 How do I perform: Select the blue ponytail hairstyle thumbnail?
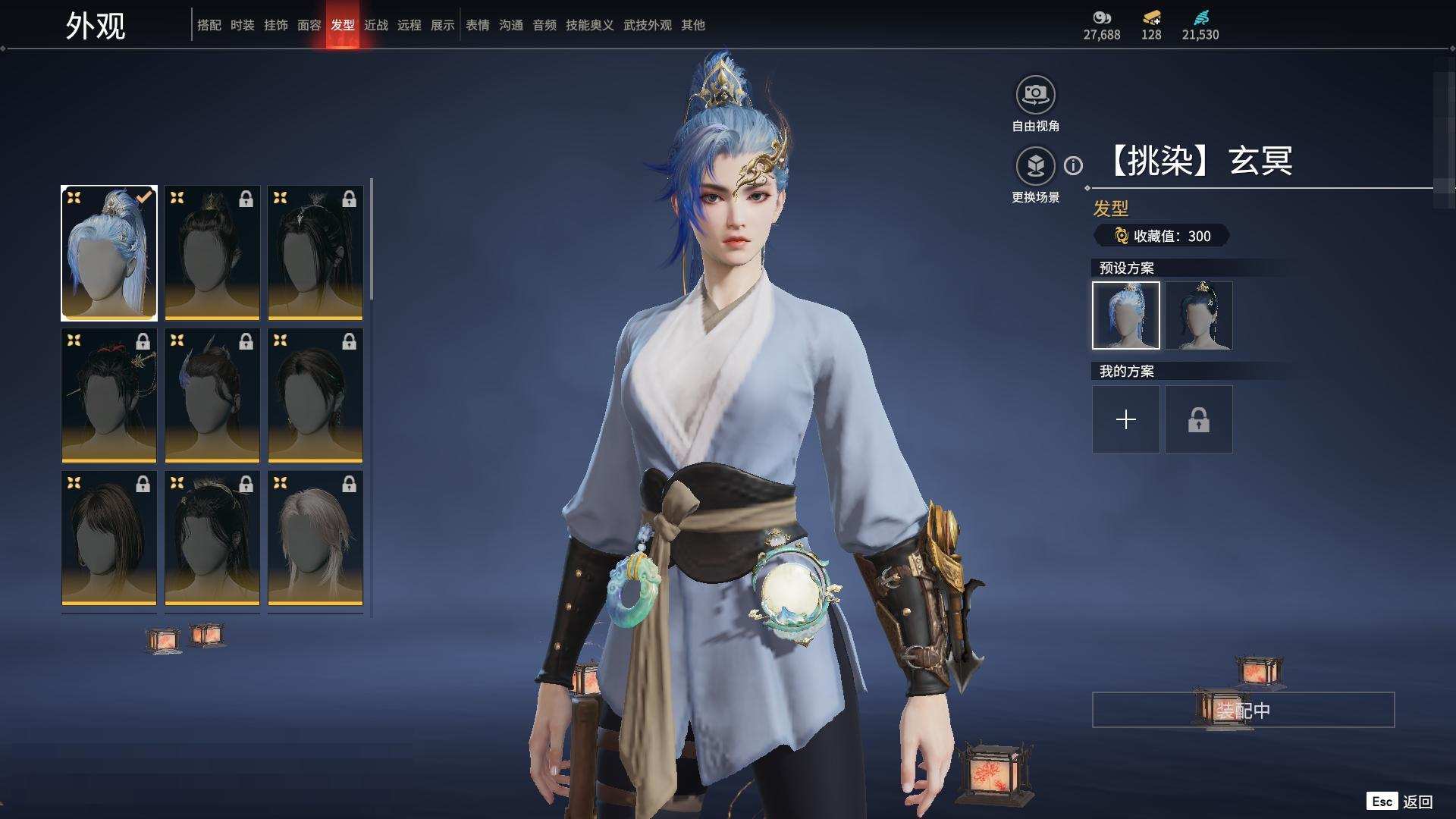pos(109,253)
